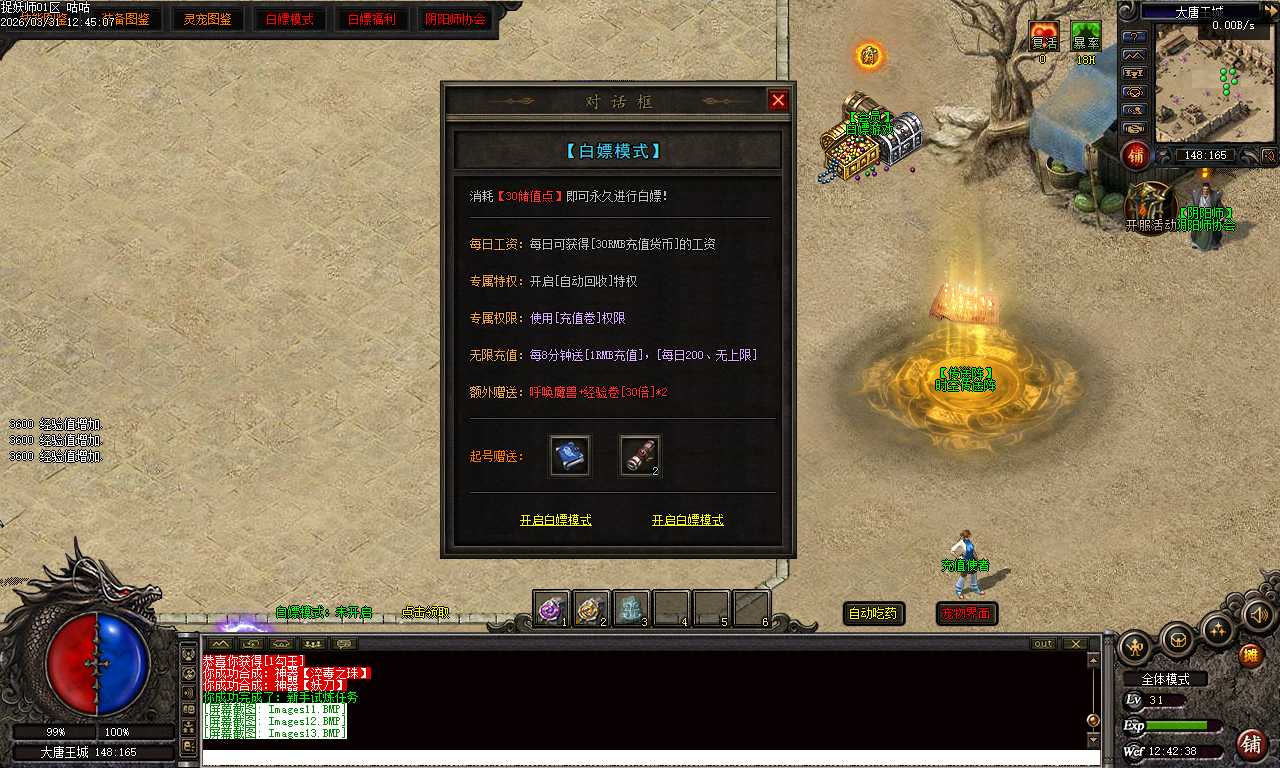This screenshot has width=1280, height=768.
Task: Open the 宠物界面 pet panel button
Action: click(x=966, y=614)
